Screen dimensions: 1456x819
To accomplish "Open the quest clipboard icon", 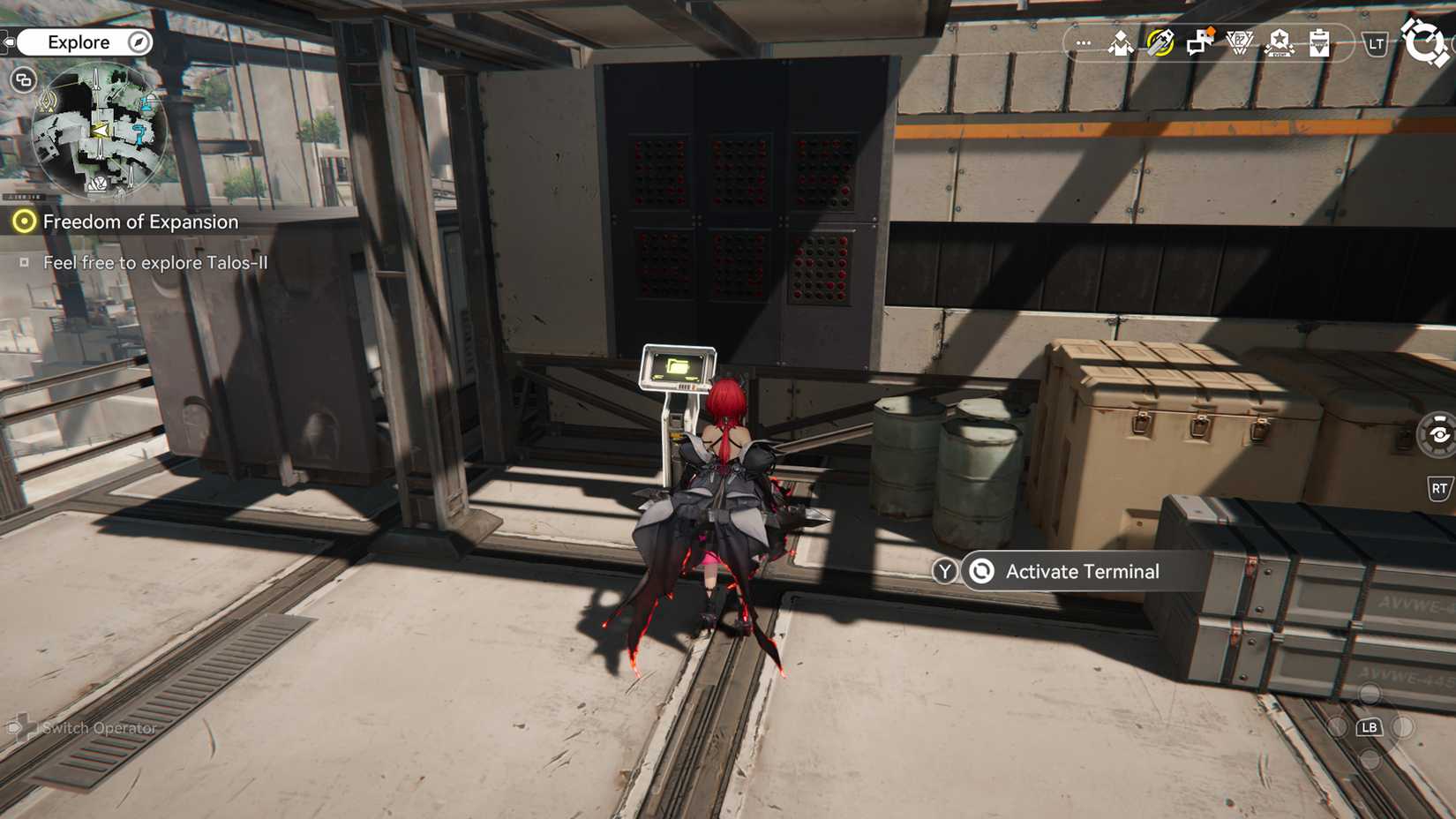I will (1318, 42).
